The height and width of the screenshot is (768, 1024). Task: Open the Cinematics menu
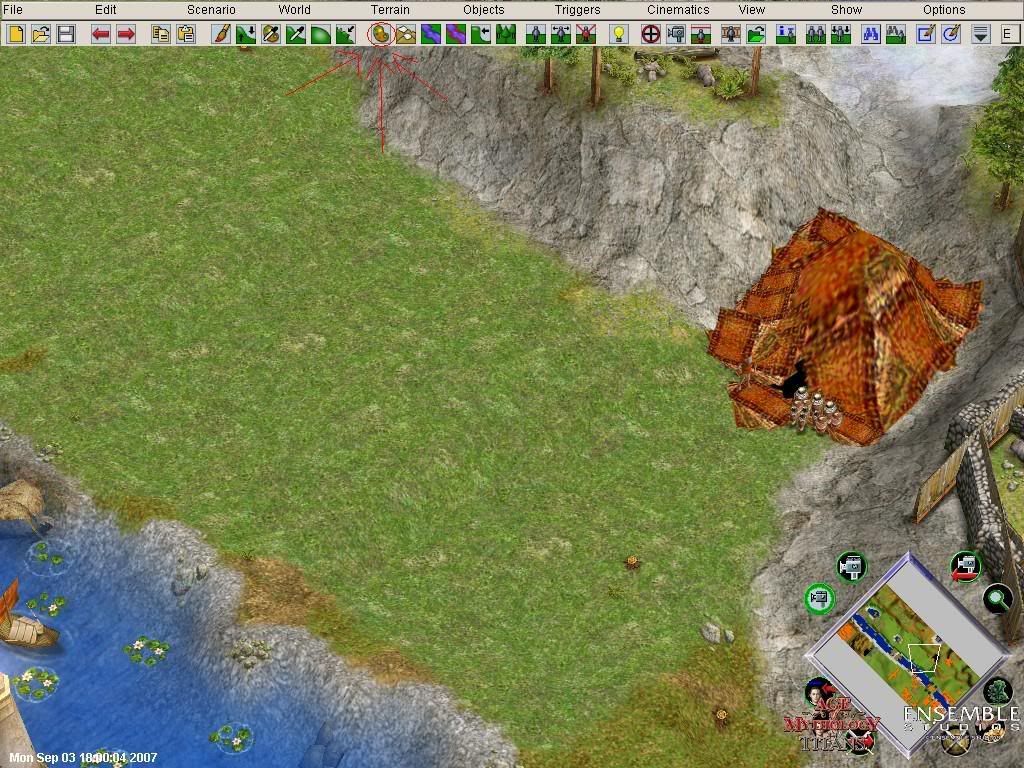click(678, 10)
